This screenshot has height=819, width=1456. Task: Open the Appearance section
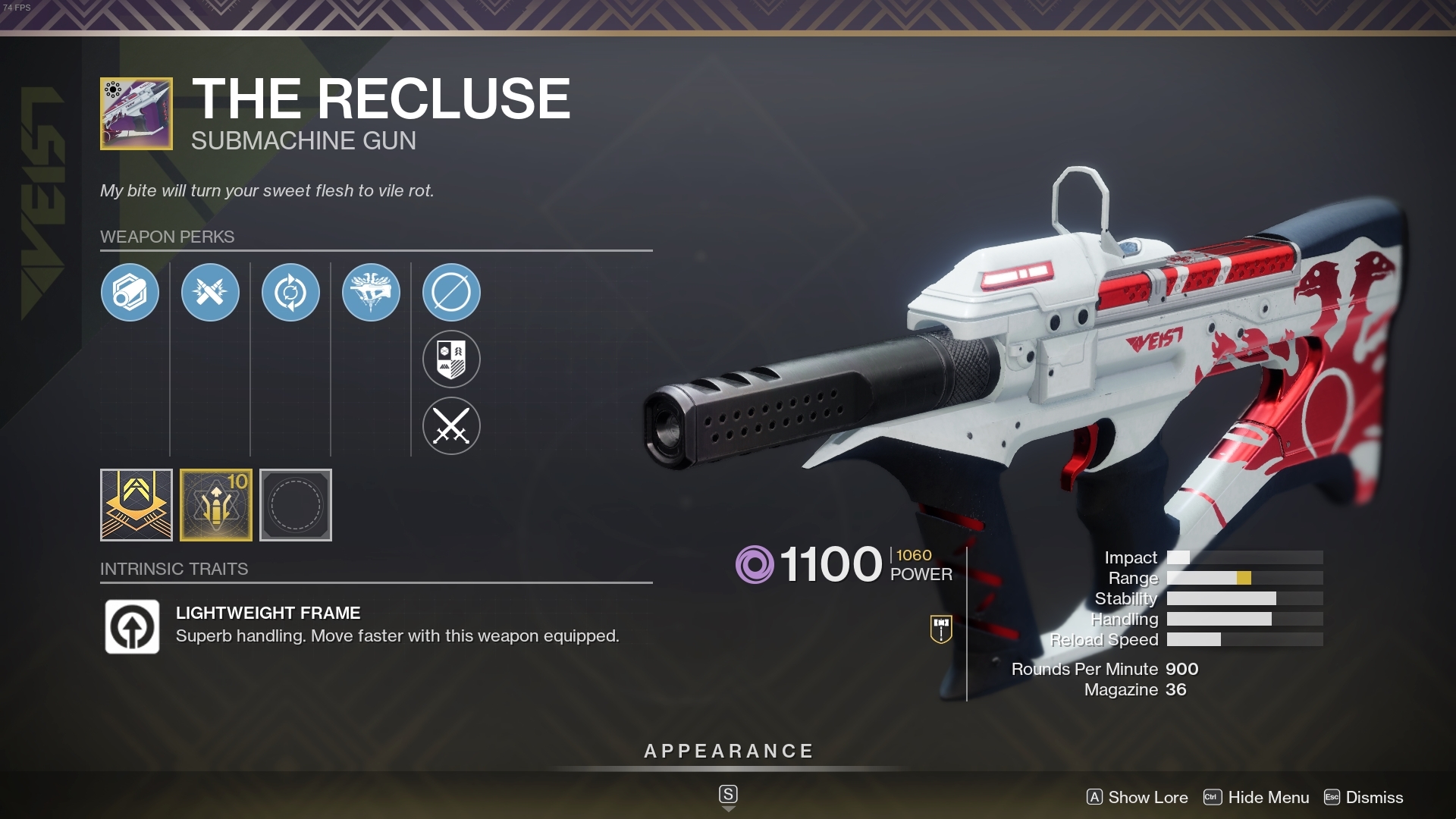[x=728, y=752]
